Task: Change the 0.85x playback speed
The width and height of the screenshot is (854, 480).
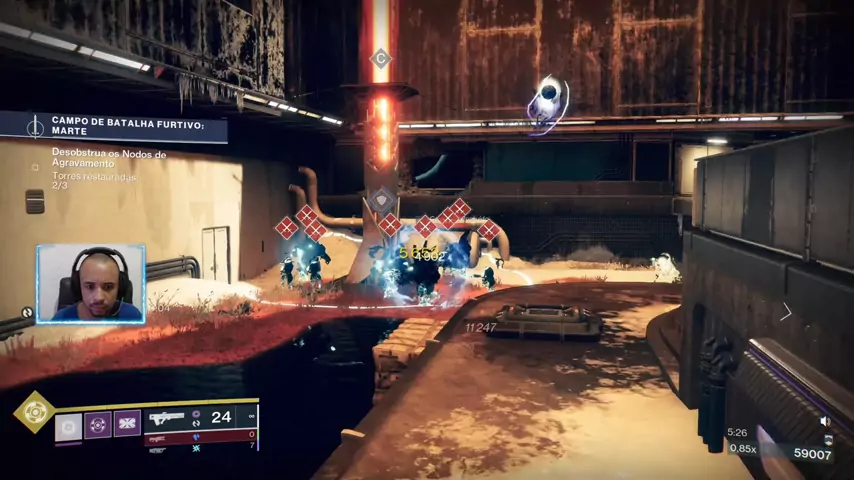Action: (x=743, y=448)
